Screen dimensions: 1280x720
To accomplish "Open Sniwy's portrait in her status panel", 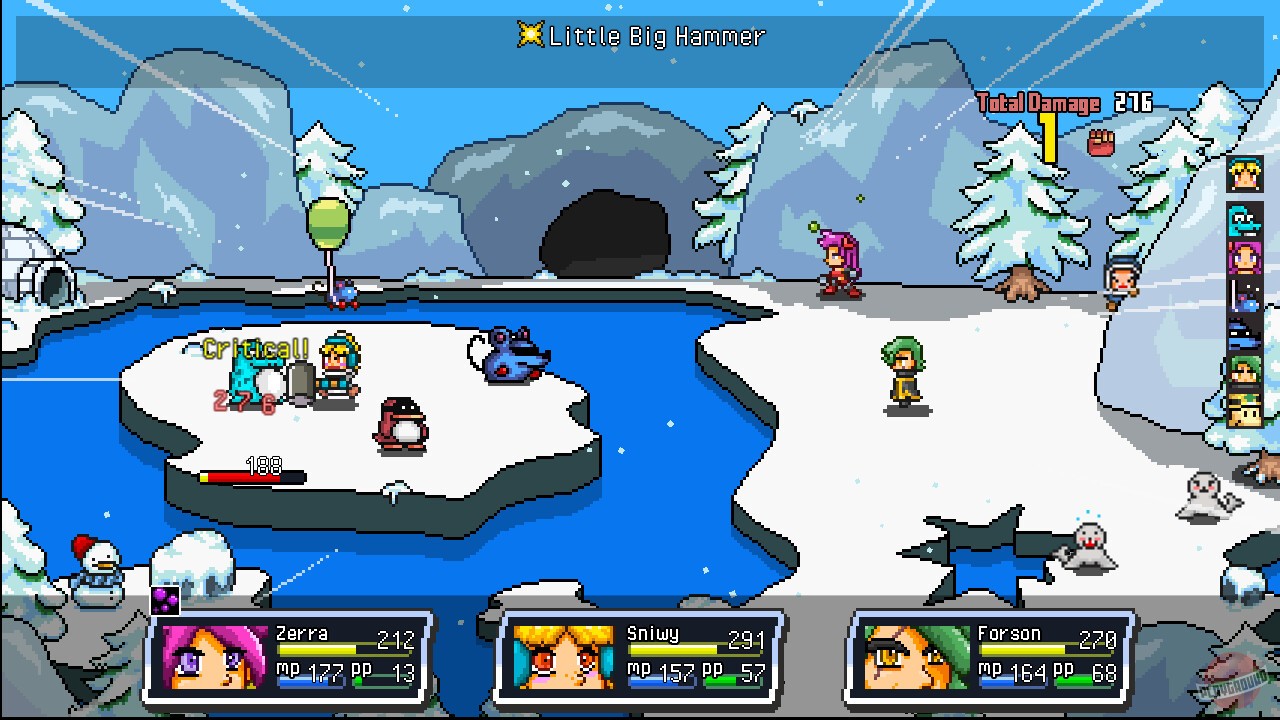I will (x=563, y=656).
